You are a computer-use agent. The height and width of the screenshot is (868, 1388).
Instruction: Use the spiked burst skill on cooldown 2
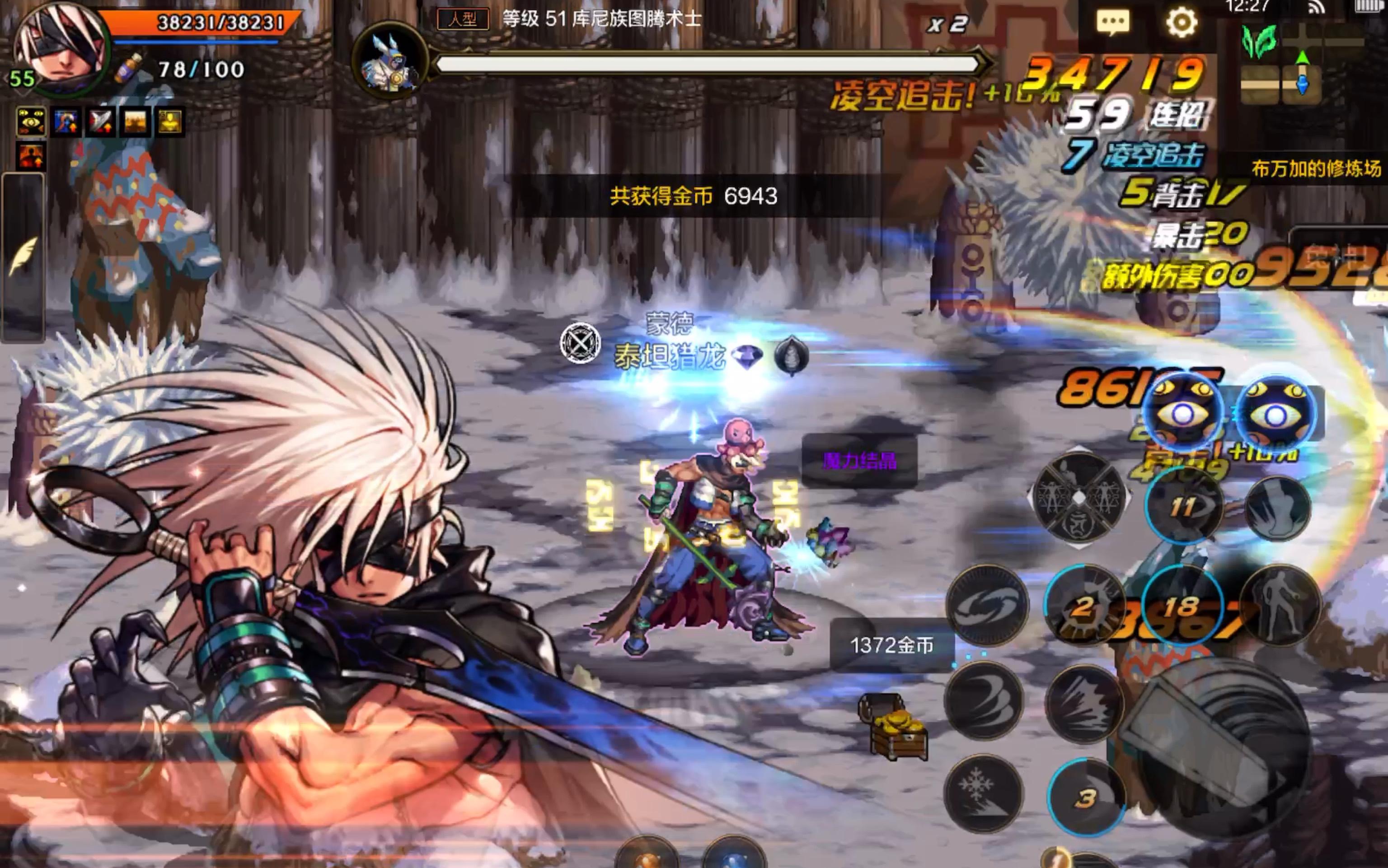[x=1083, y=606]
